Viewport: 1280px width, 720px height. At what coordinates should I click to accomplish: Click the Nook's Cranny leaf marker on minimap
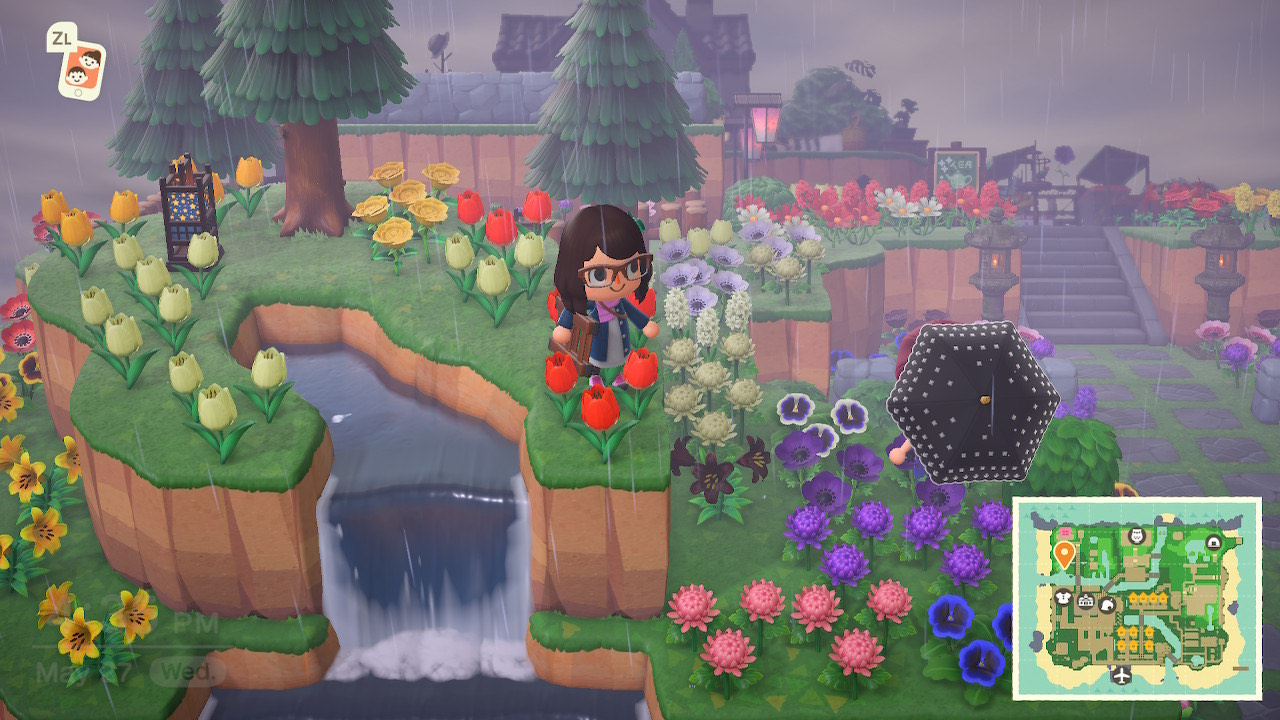click(x=1107, y=604)
